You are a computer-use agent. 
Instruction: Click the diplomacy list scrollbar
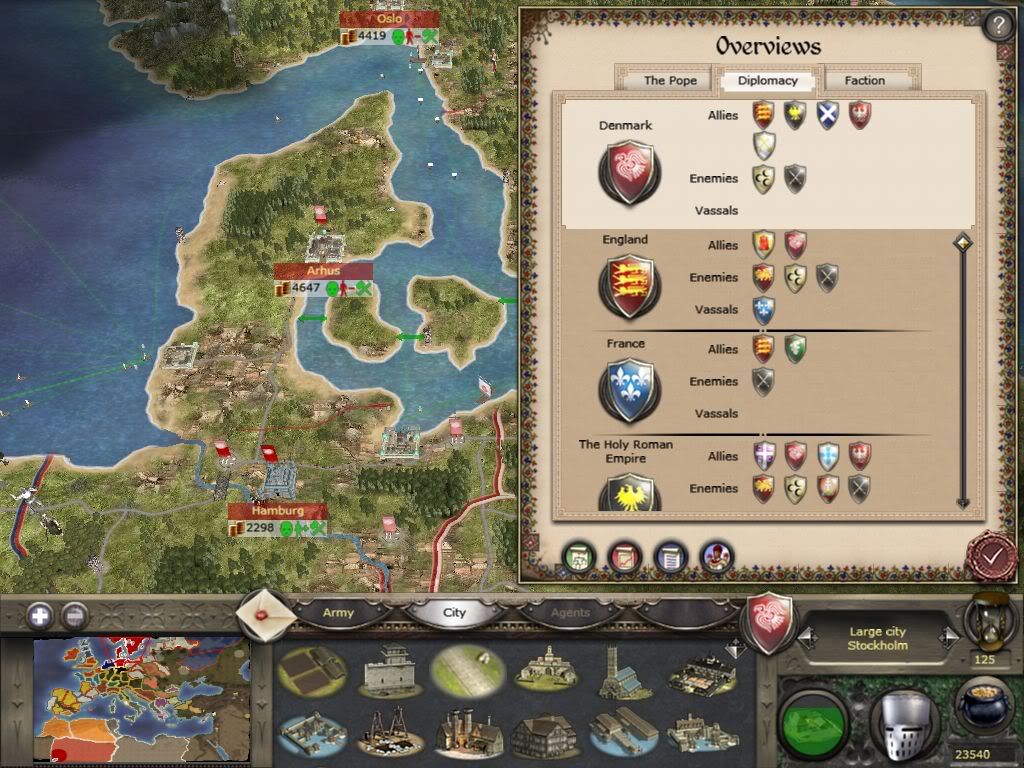962,370
